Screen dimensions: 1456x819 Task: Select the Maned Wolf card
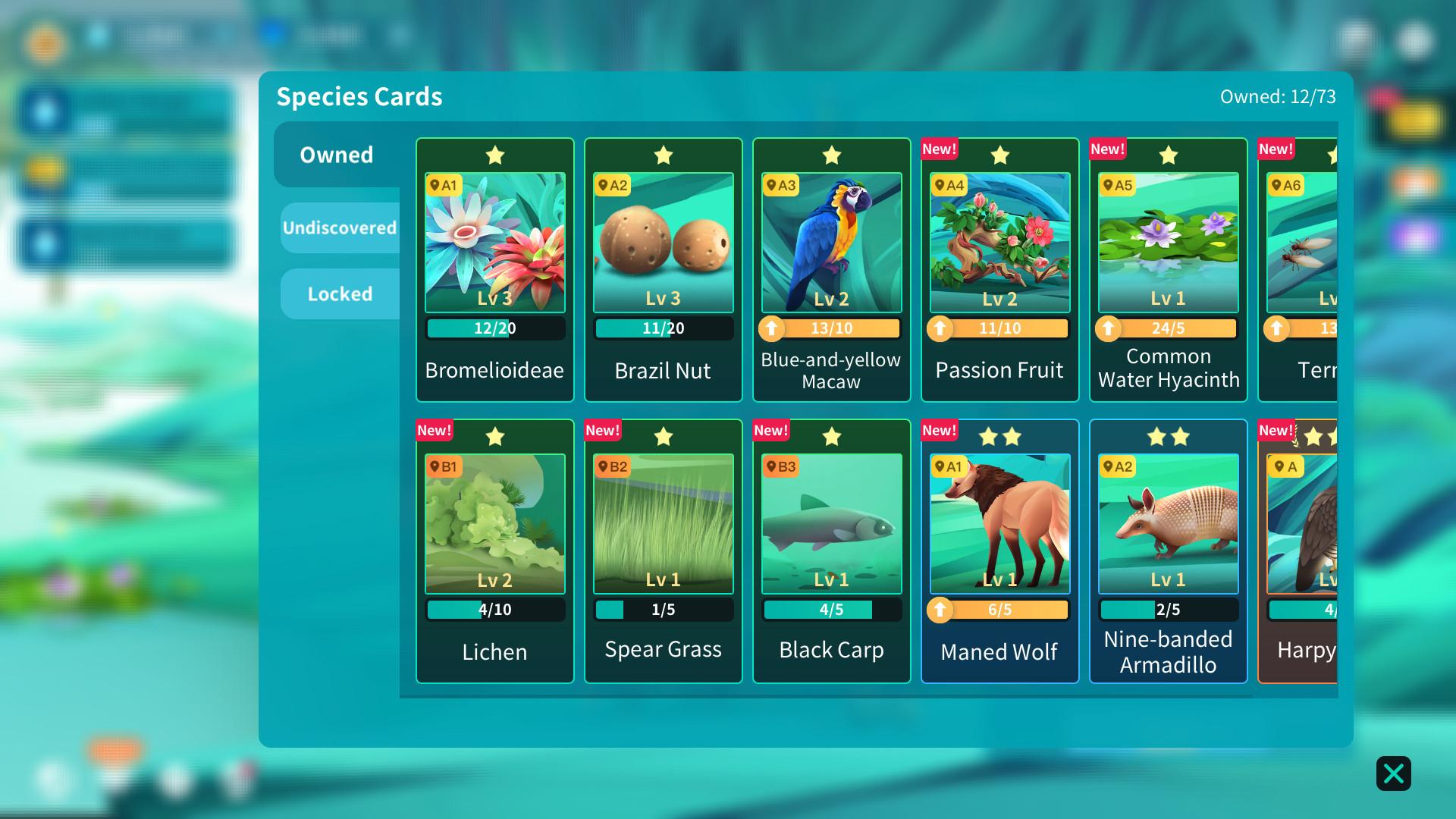point(999,523)
